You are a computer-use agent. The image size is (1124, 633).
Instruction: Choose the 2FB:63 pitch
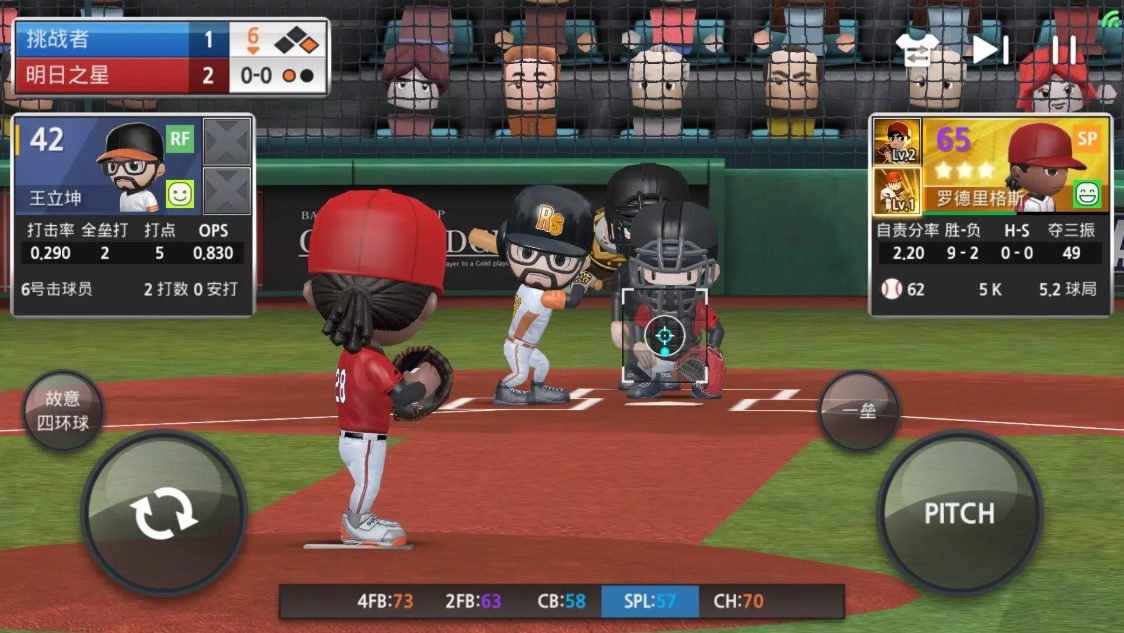click(x=473, y=601)
